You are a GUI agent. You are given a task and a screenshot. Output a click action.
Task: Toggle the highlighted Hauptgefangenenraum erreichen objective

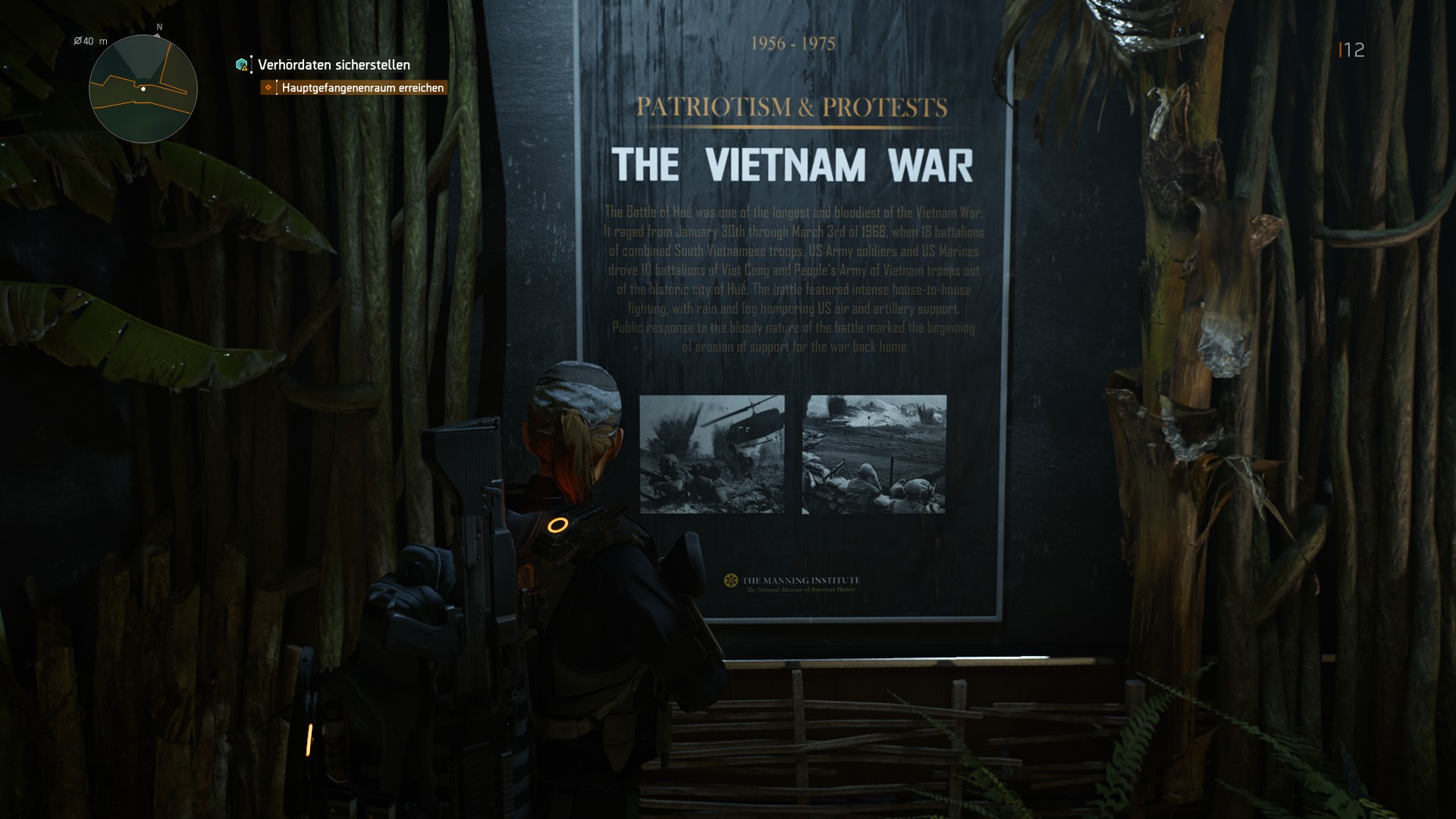tap(362, 88)
